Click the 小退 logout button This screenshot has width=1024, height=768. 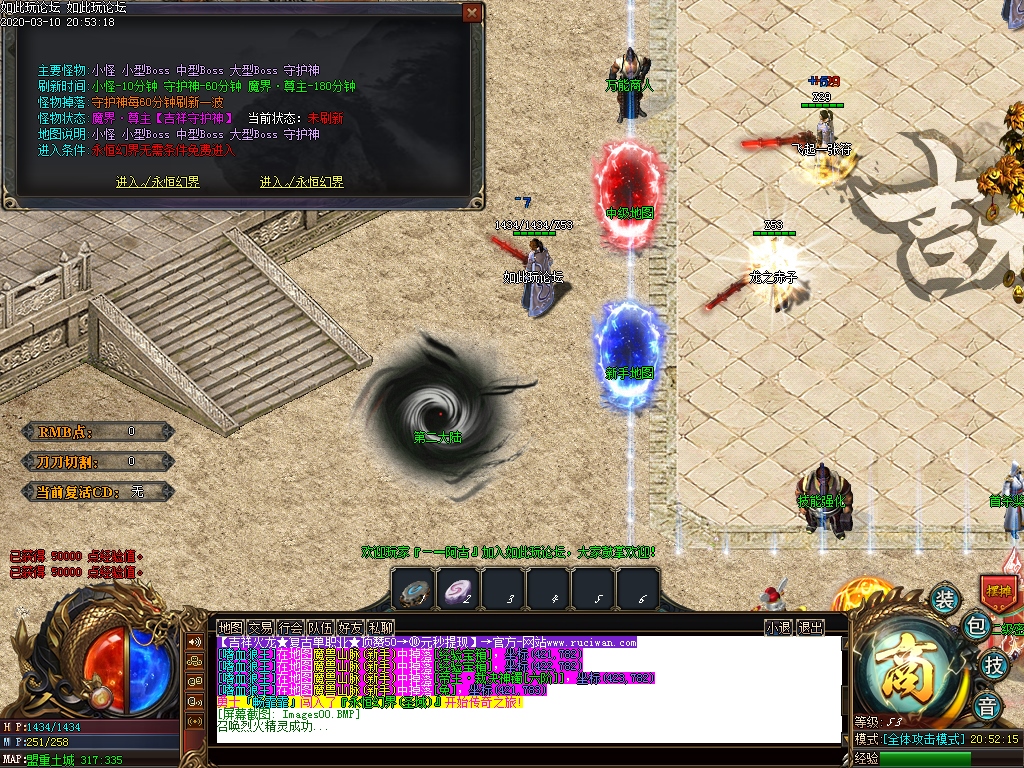(779, 627)
